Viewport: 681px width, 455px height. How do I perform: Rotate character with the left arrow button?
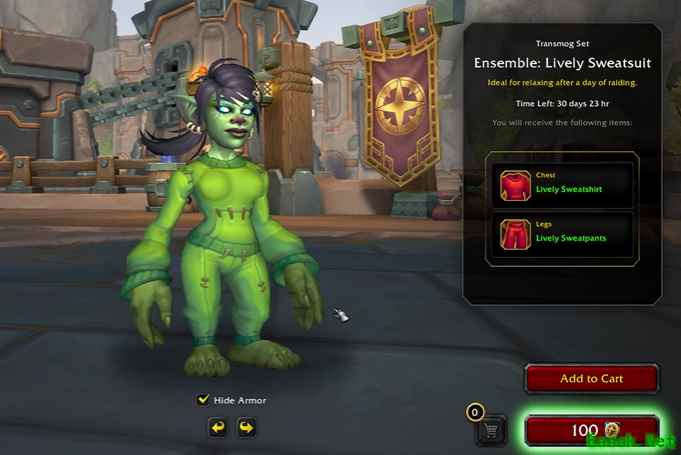click(x=217, y=427)
